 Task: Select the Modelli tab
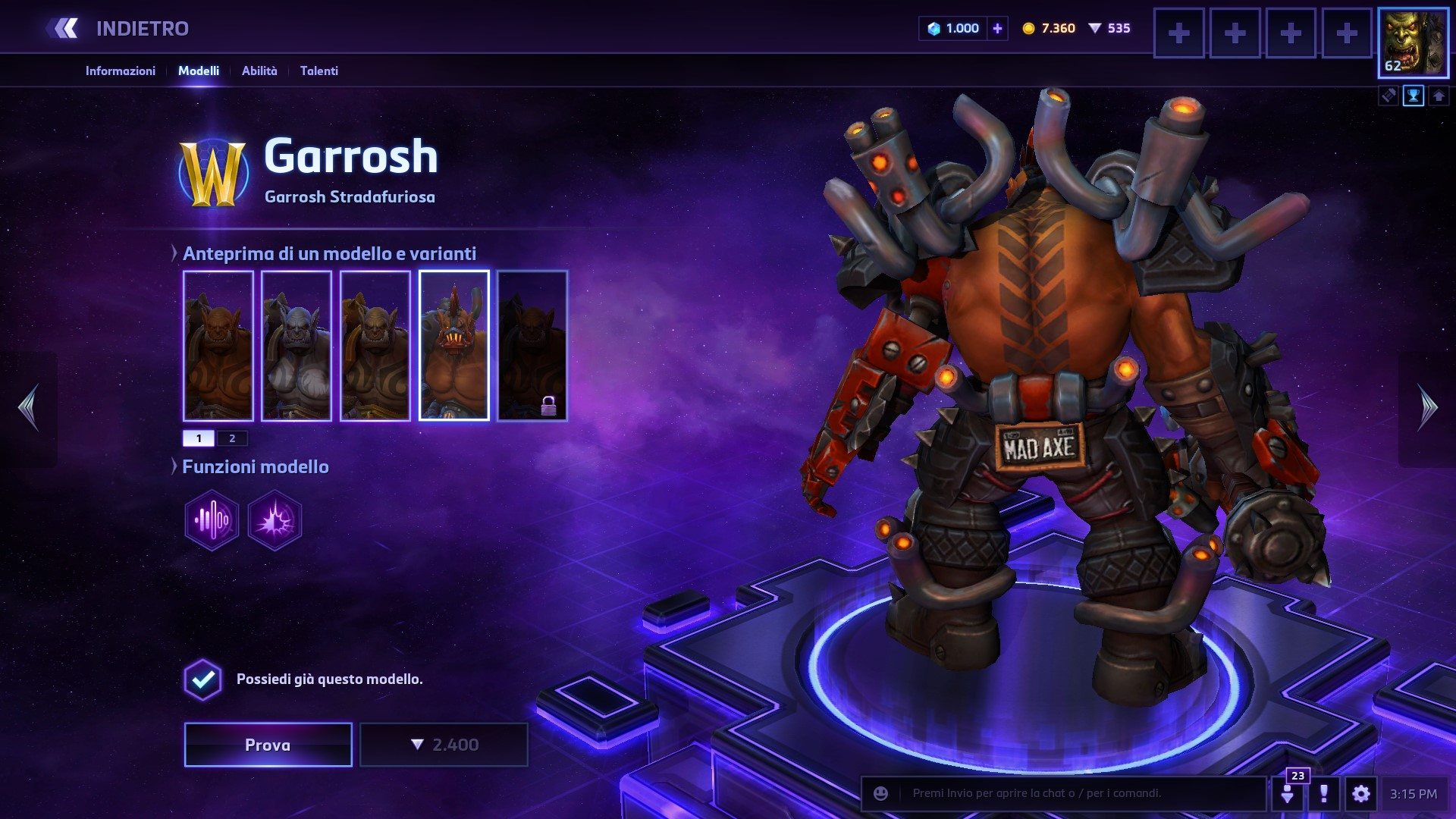tap(199, 71)
